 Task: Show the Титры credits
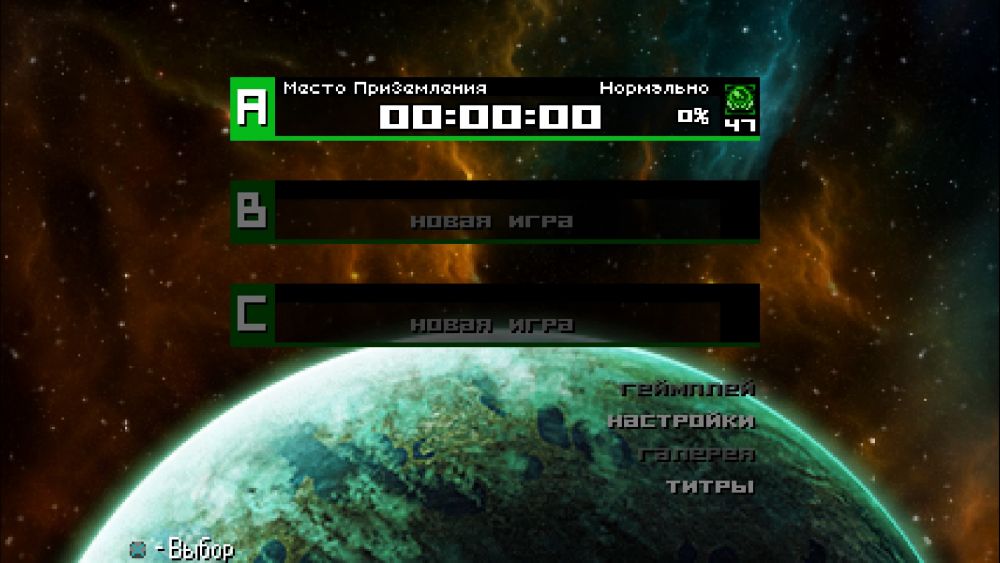pos(710,487)
